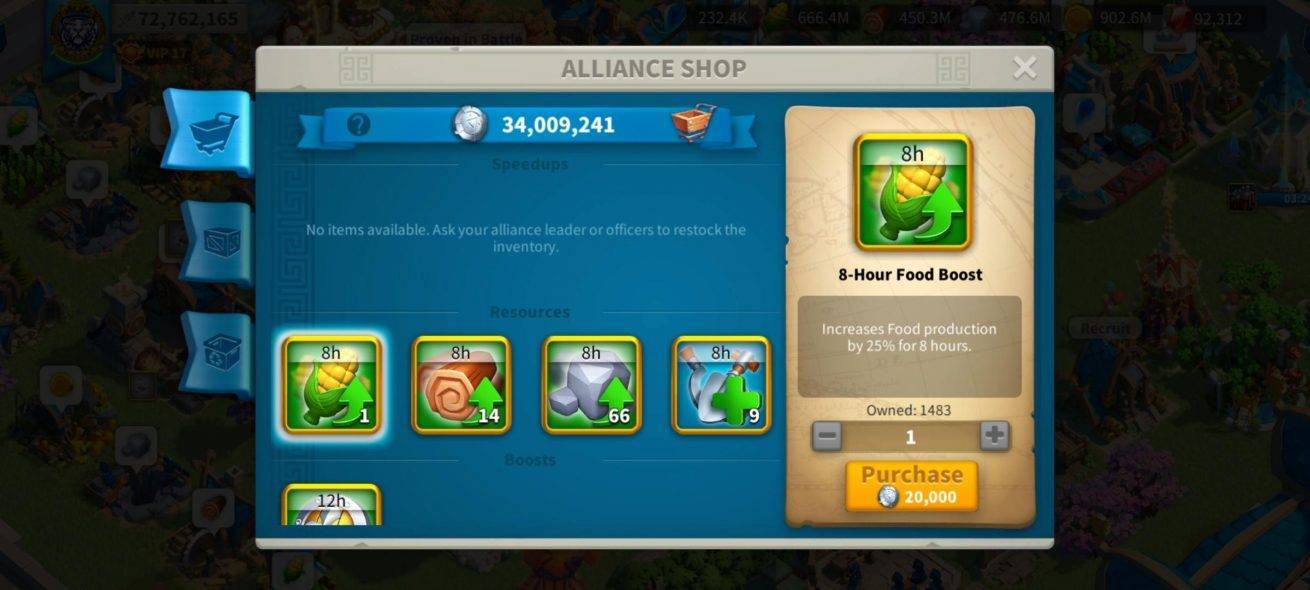Increase purchase quantity with plus button
The width and height of the screenshot is (1310, 590).
pyautogui.click(x=993, y=436)
